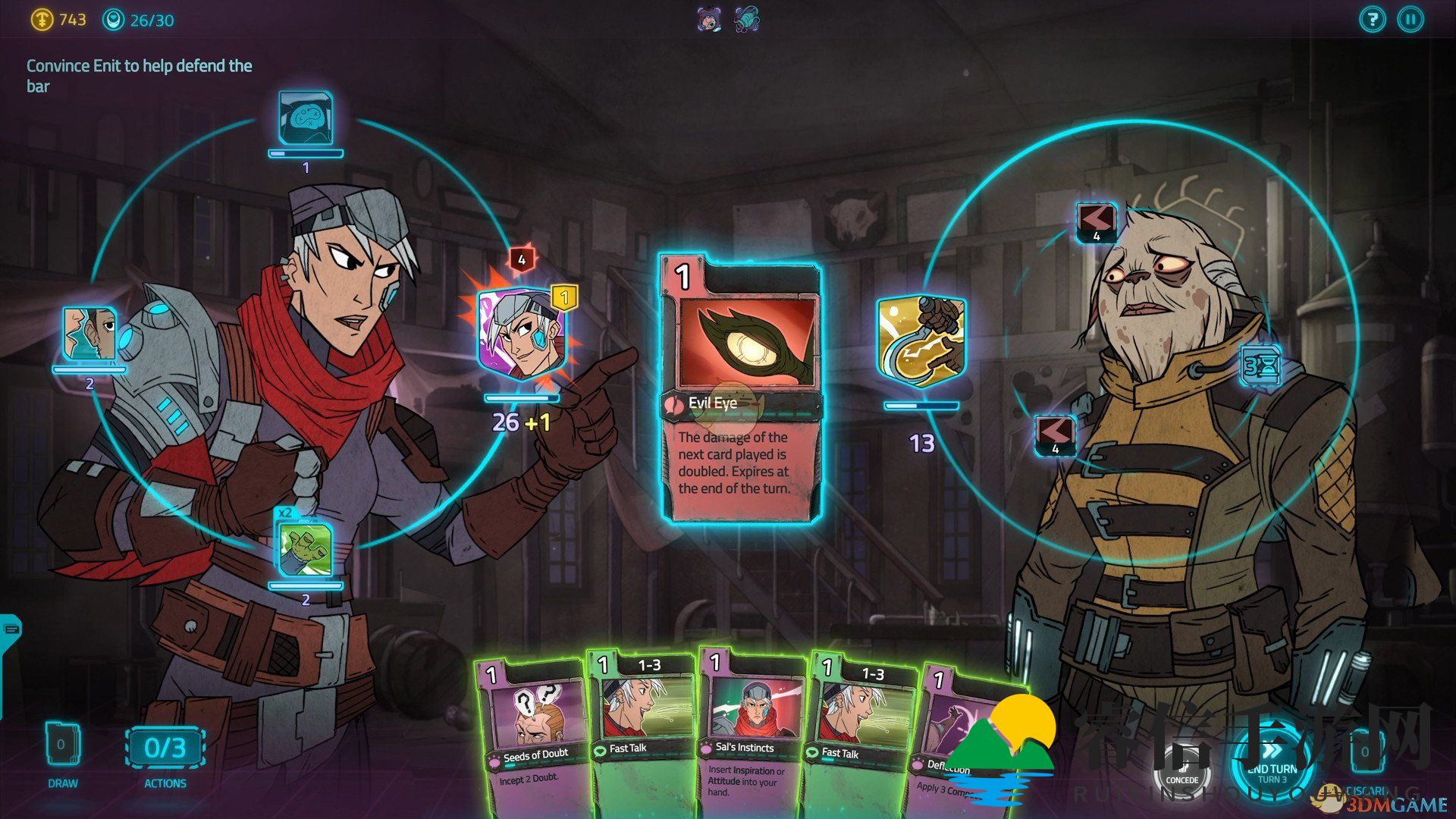Select the two-faces argument beside Sal
Image resolution: width=1456 pixels, height=819 pixels.
pos(89,334)
